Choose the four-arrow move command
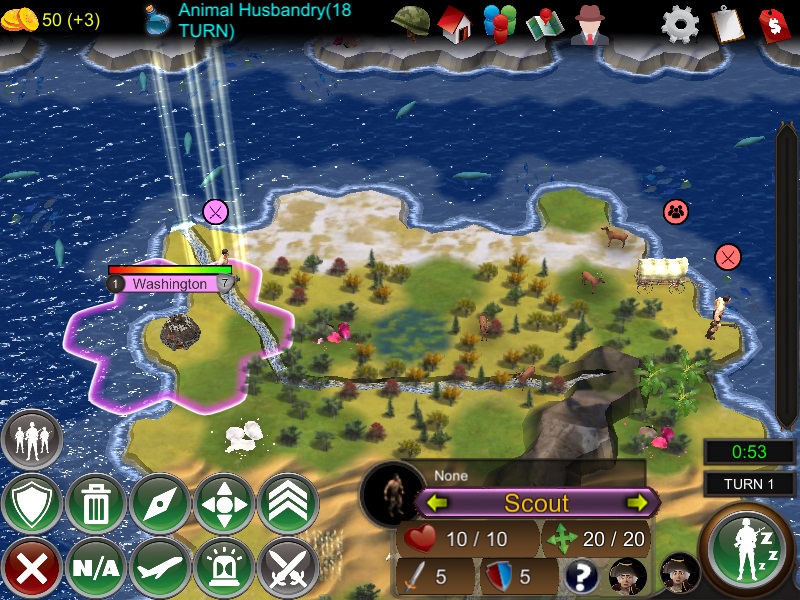The height and width of the screenshot is (600, 800). [224, 504]
